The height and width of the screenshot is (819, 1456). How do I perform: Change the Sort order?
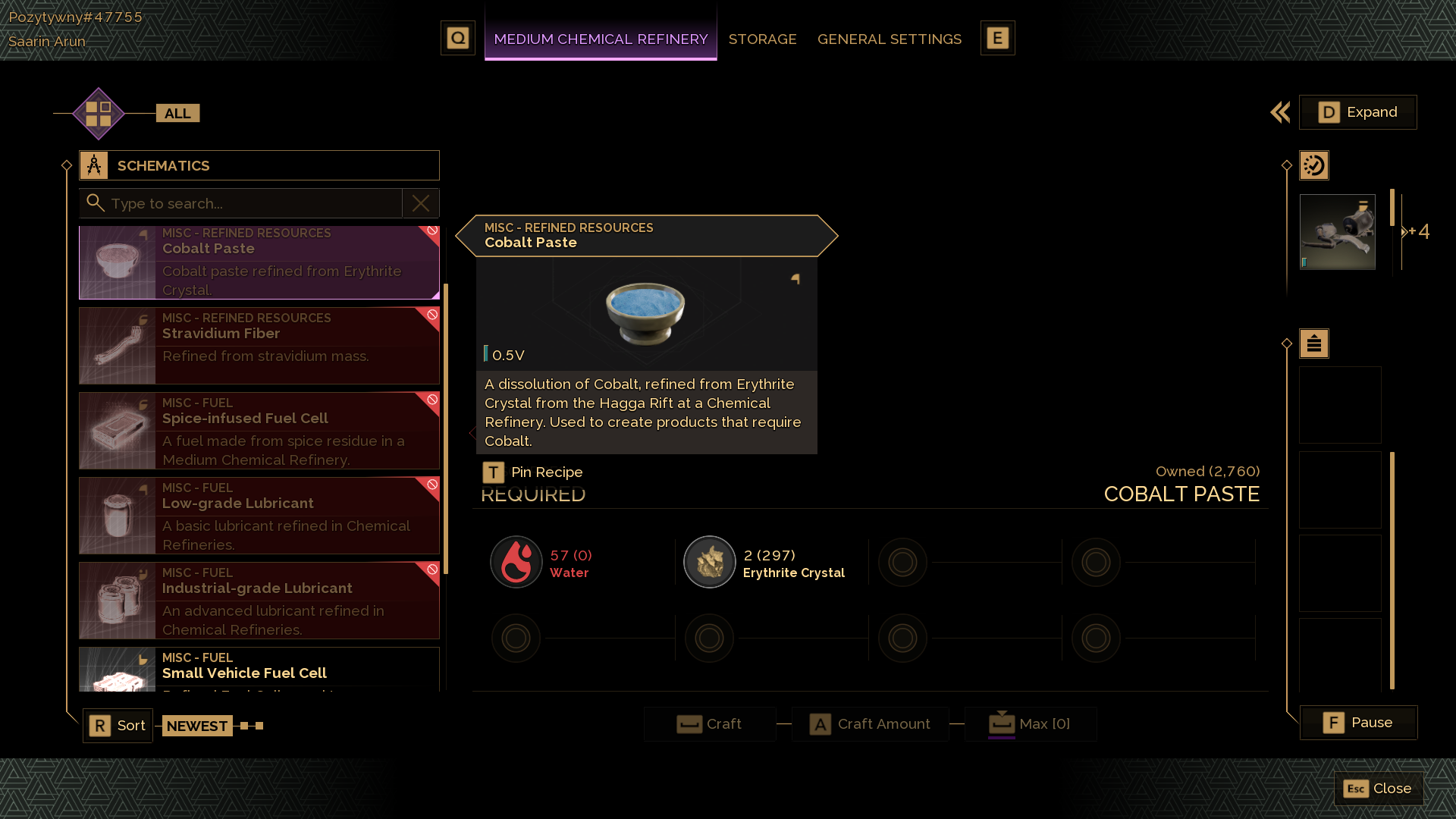pos(118,726)
